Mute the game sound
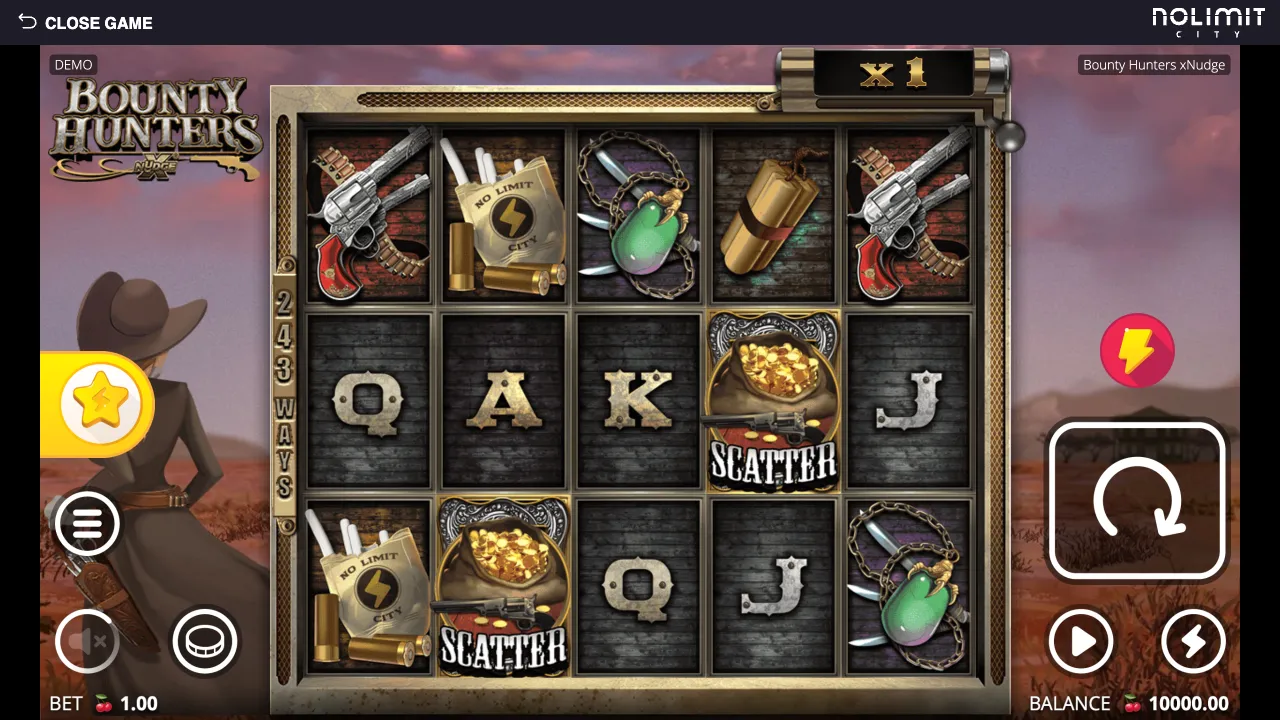 click(87, 641)
